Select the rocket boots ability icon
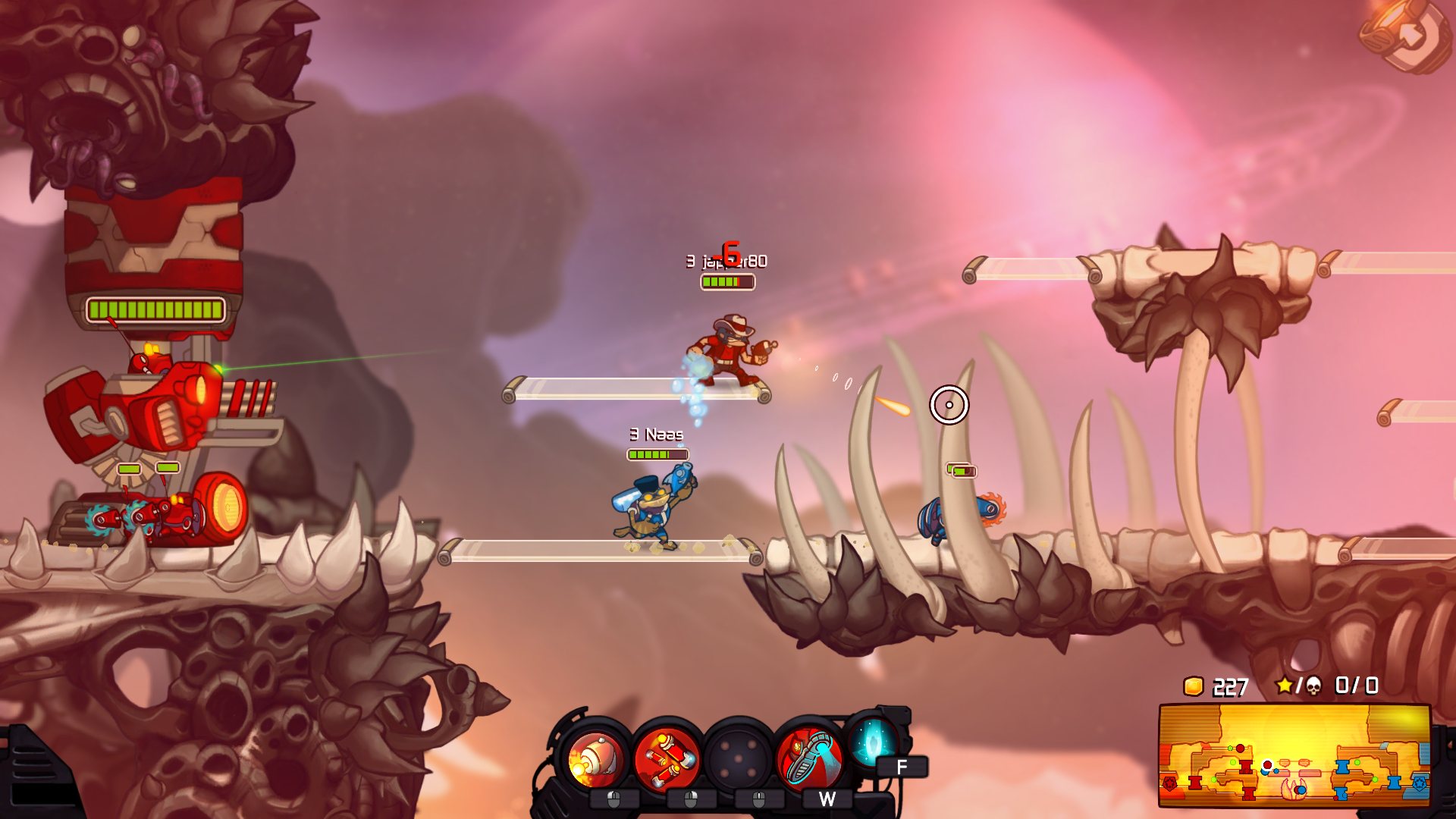This screenshot has height=819, width=1456. click(x=811, y=758)
